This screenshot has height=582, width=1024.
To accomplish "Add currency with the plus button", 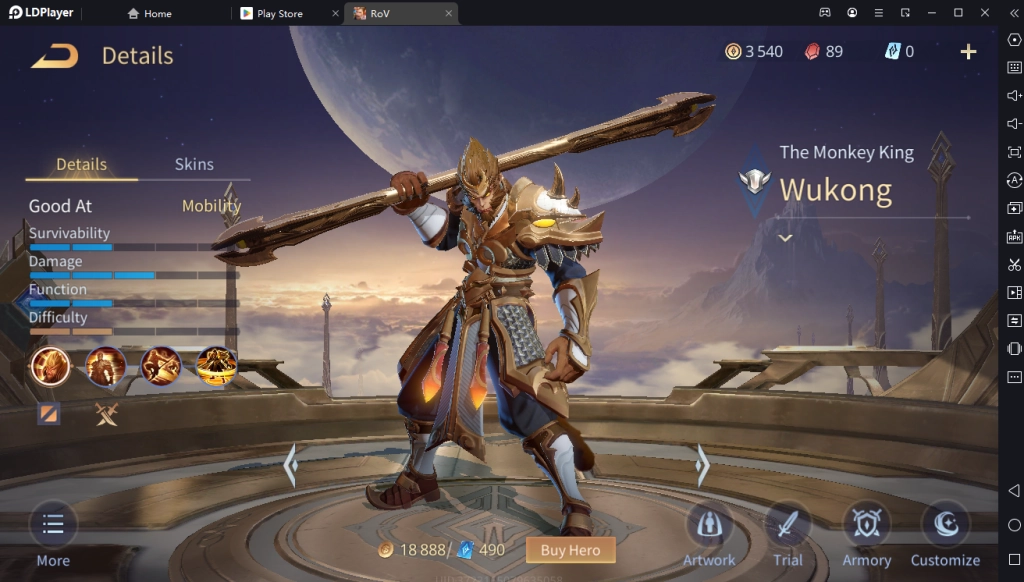I will click(x=968, y=52).
